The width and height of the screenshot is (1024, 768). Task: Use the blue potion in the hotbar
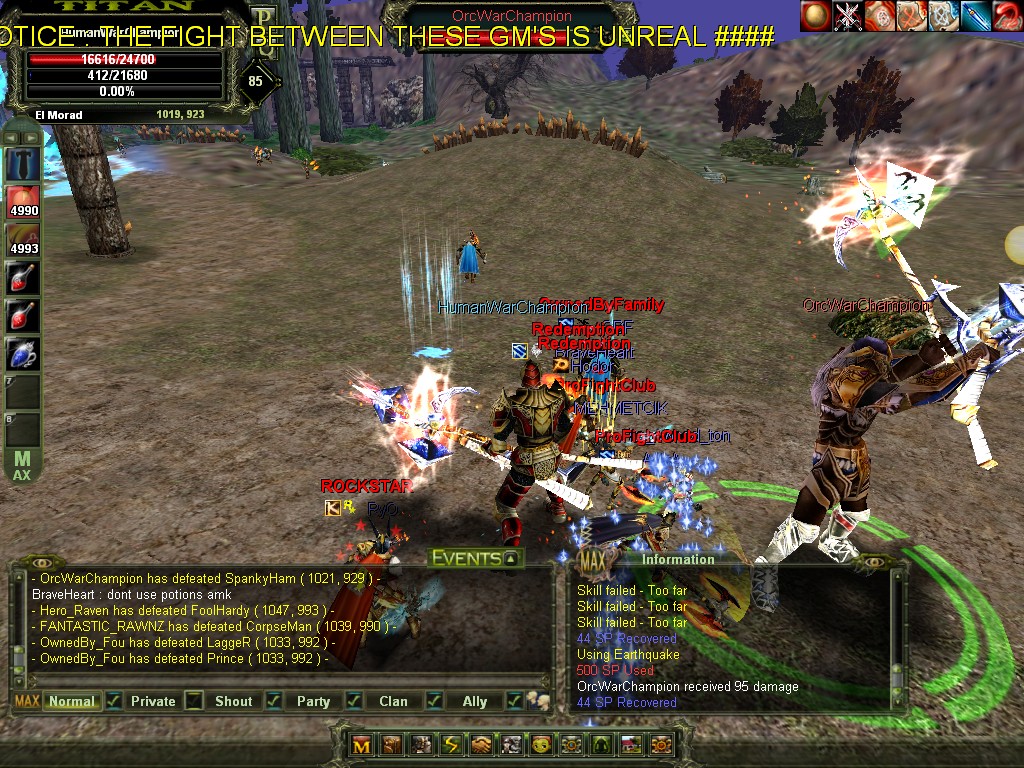click(x=23, y=354)
